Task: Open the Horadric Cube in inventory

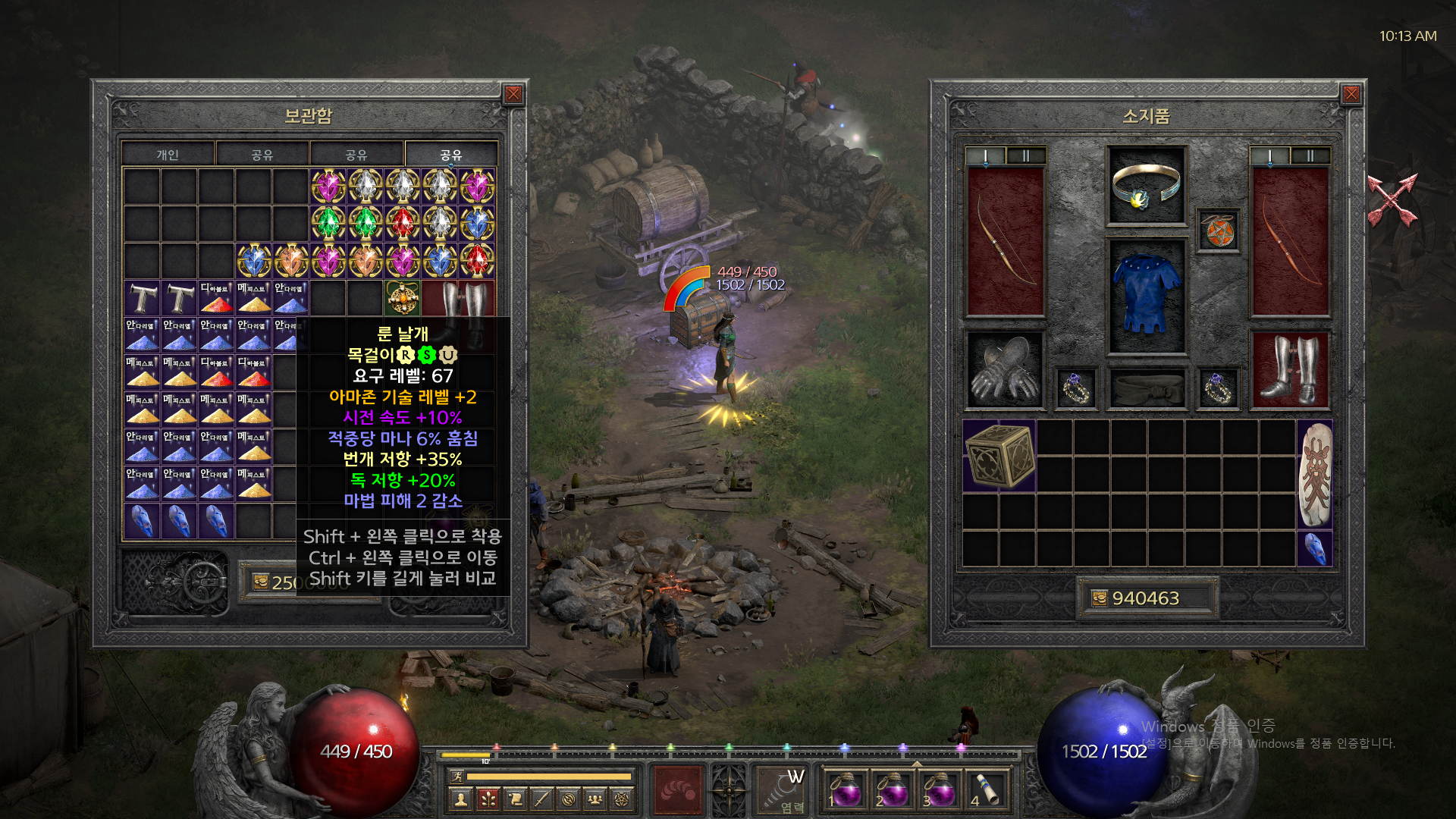Action: 999,455
